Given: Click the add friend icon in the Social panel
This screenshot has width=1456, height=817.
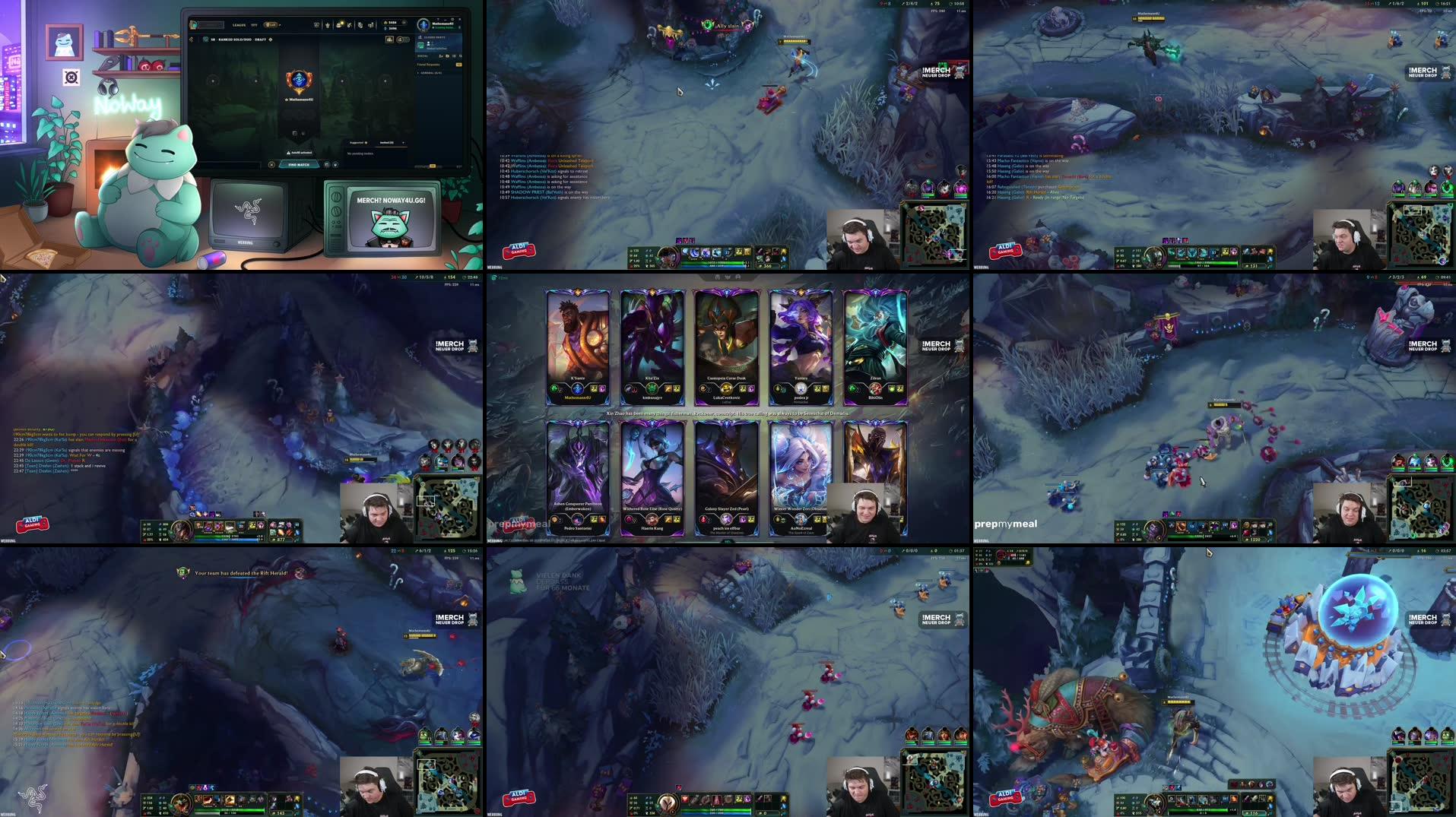Looking at the screenshot, I should (x=441, y=56).
